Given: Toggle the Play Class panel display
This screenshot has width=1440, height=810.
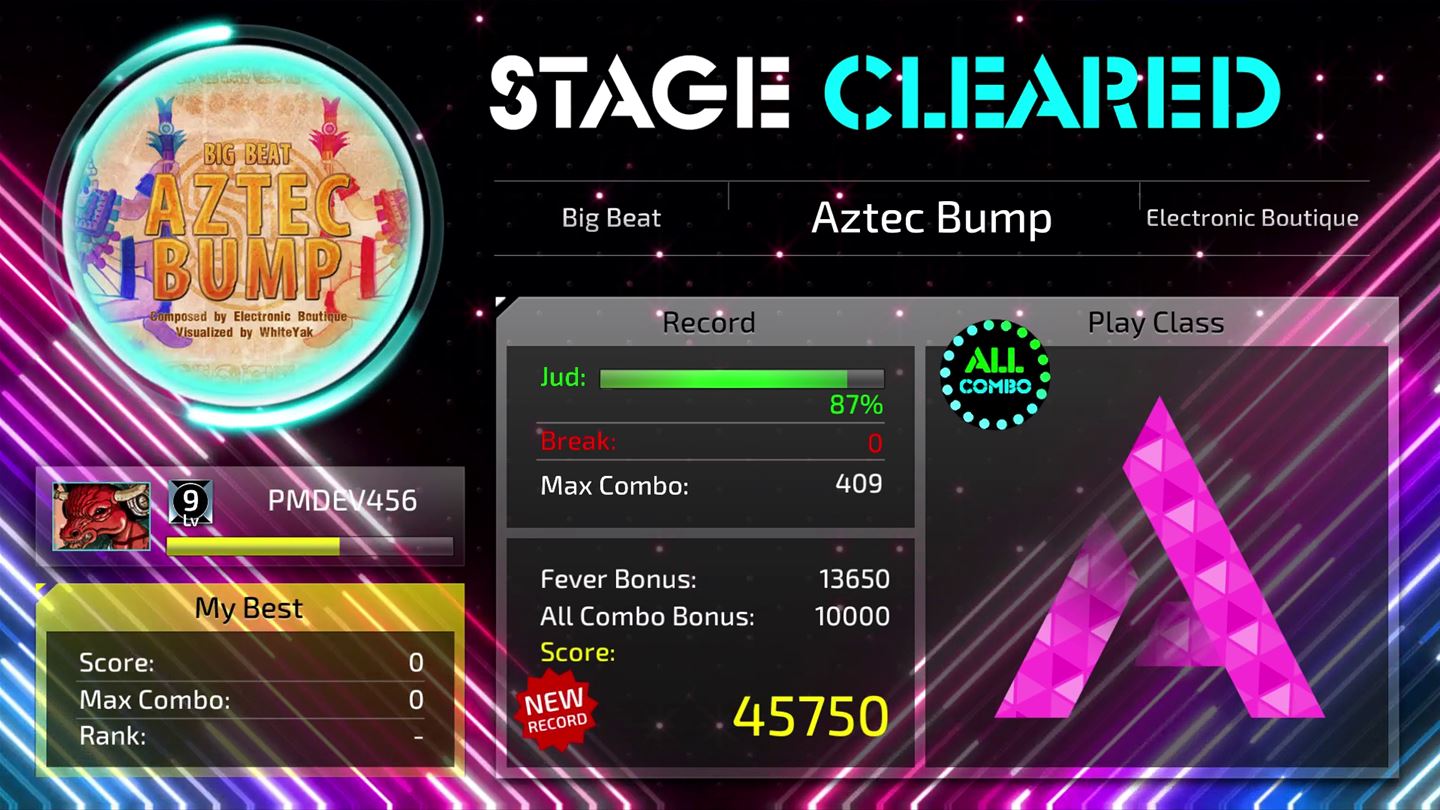Looking at the screenshot, I should coord(1157,322).
